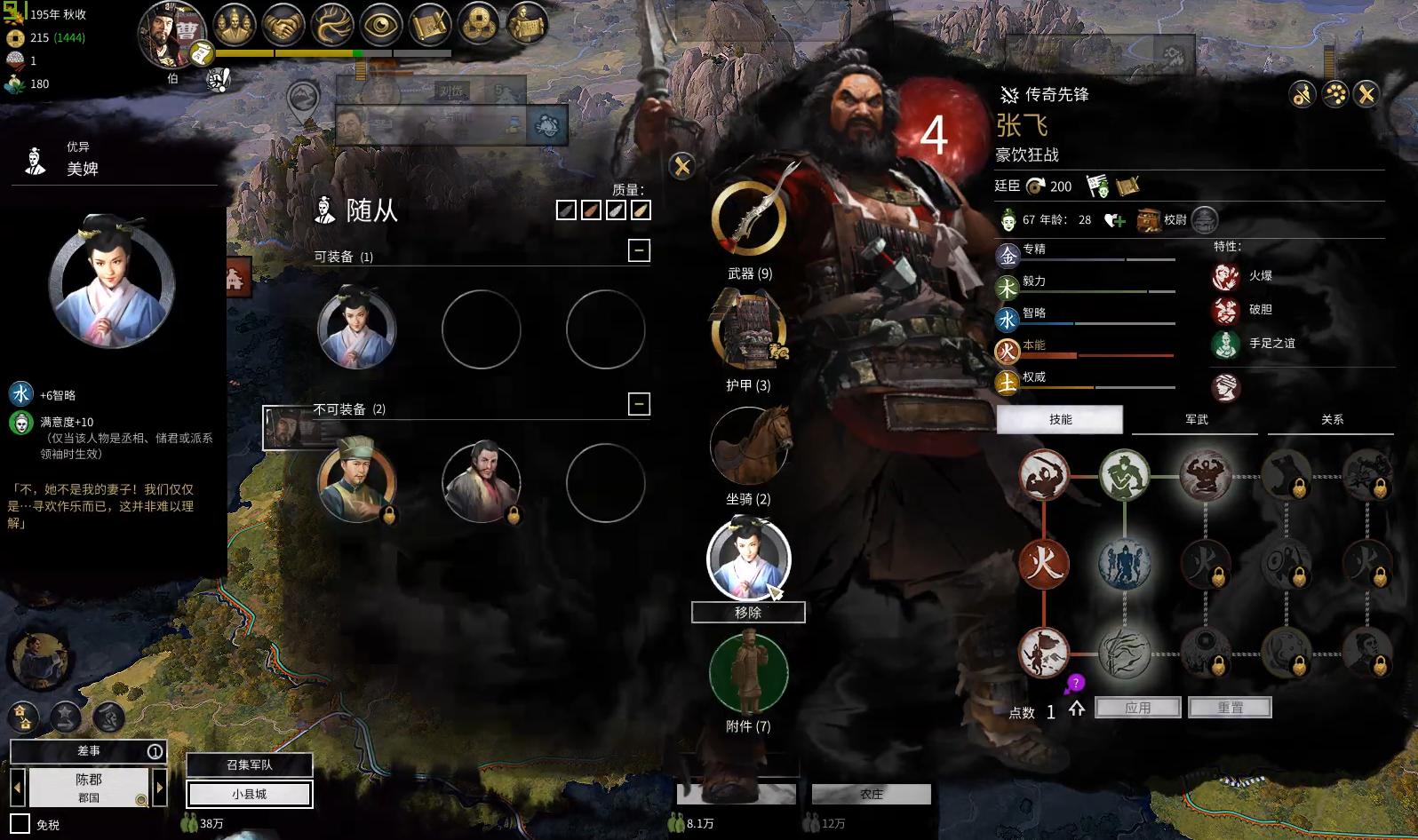1418x840 pixels.
Task: Open the 附件 accessory statue slot
Action: pos(748,672)
